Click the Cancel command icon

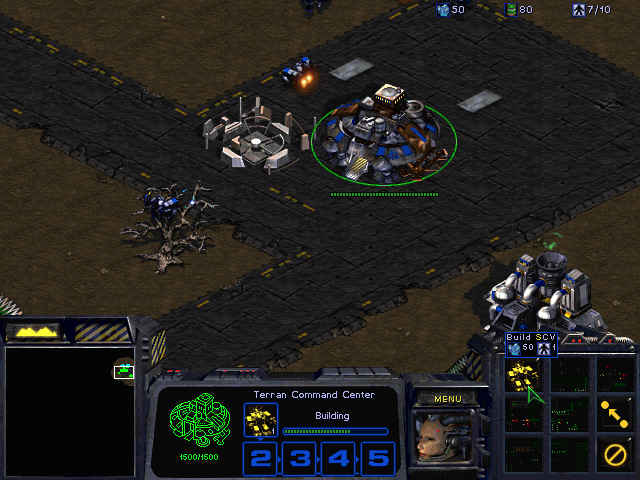click(613, 454)
